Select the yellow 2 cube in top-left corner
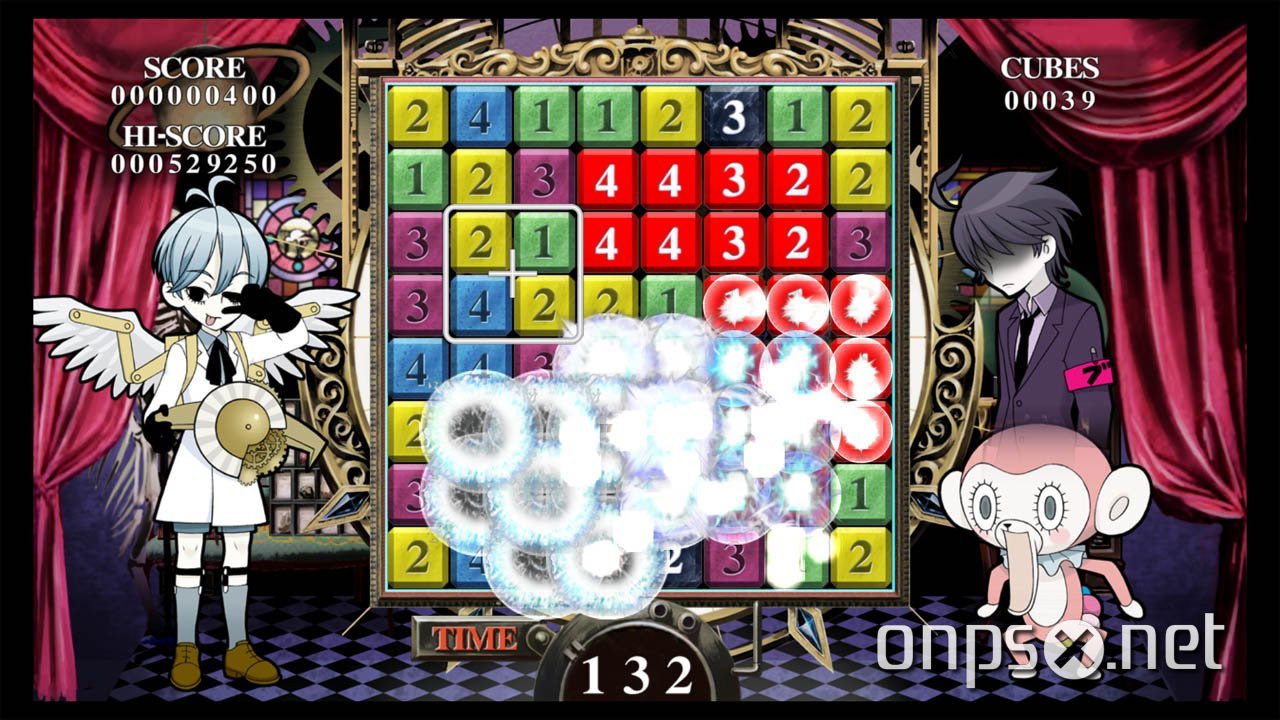Viewport: 1280px width, 720px height. pos(420,118)
